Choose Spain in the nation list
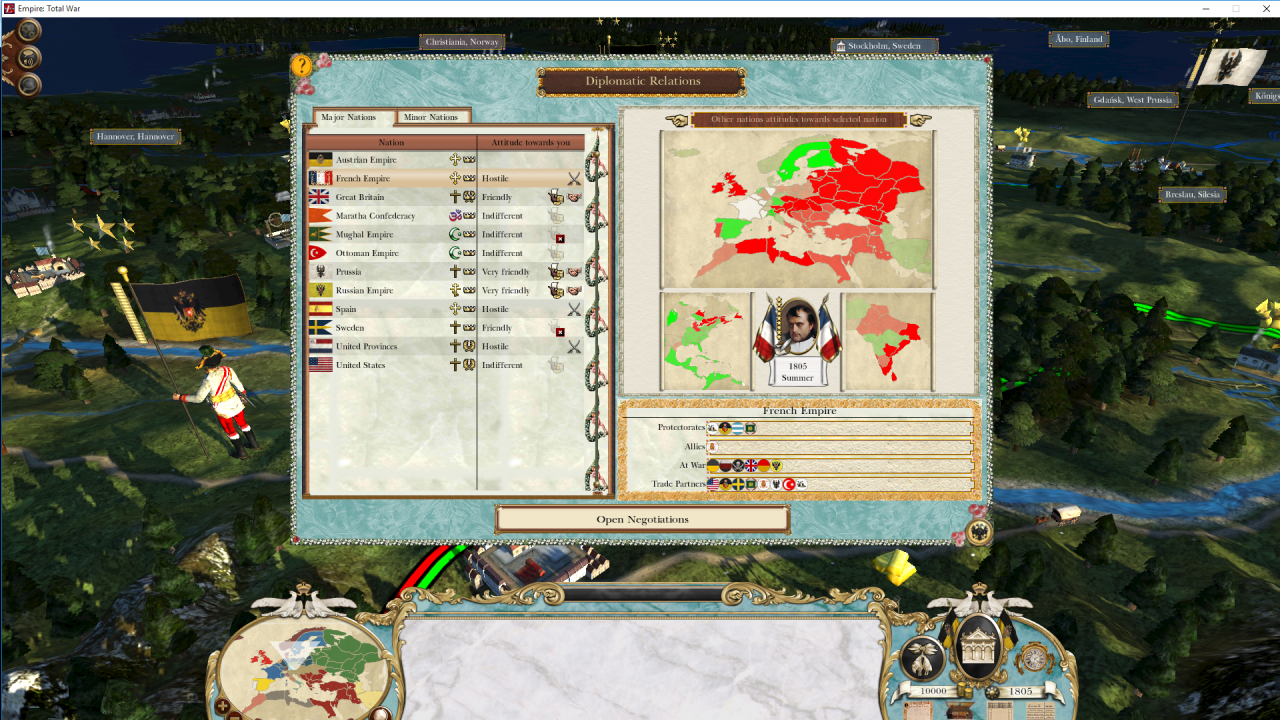Viewport: 1280px width, 720px height. pos(346,309)
